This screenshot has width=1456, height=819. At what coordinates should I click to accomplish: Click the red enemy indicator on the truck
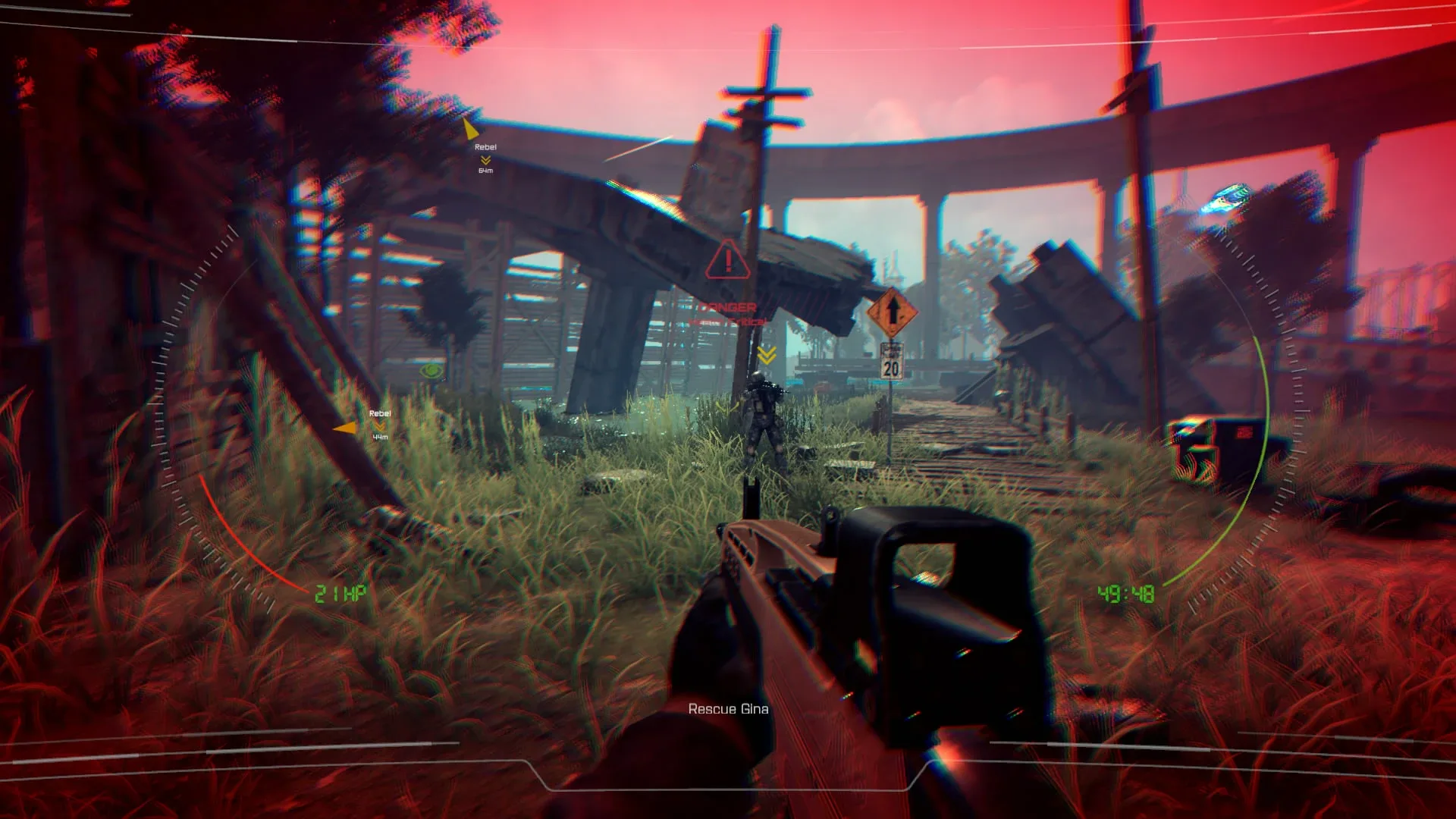tap(1244, 432)
